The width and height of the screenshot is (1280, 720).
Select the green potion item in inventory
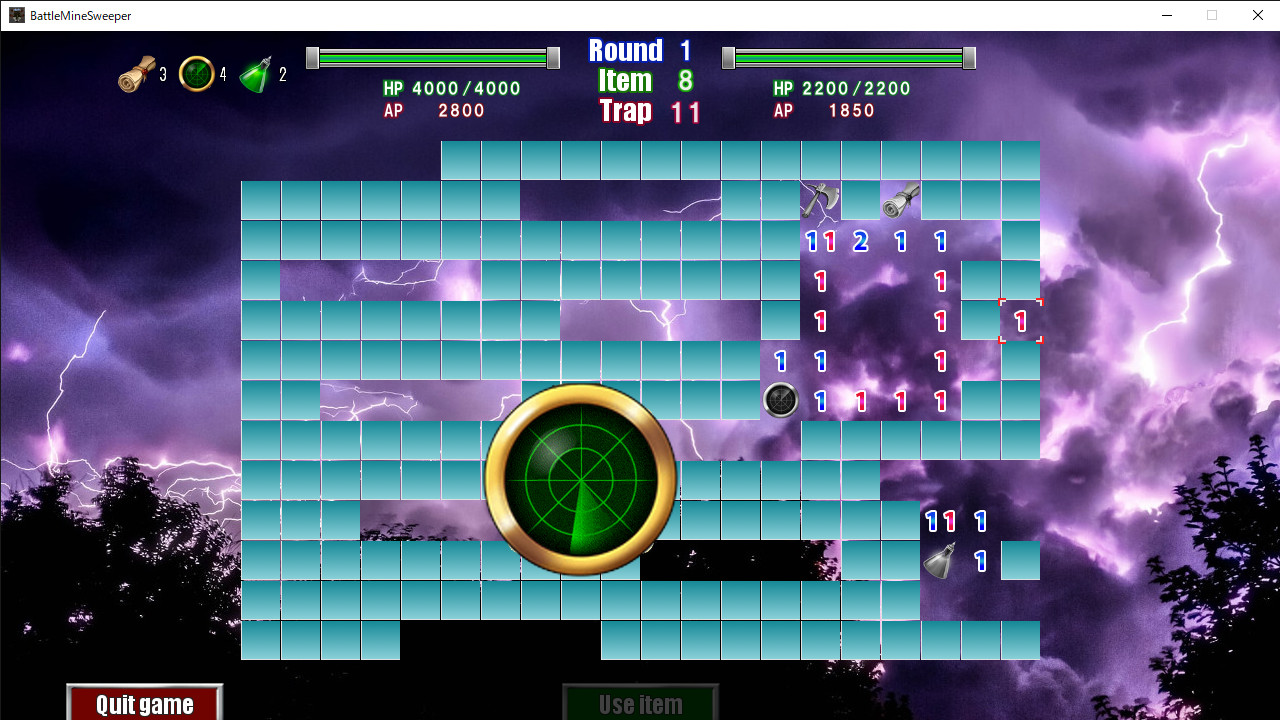[x=254, y=73]
